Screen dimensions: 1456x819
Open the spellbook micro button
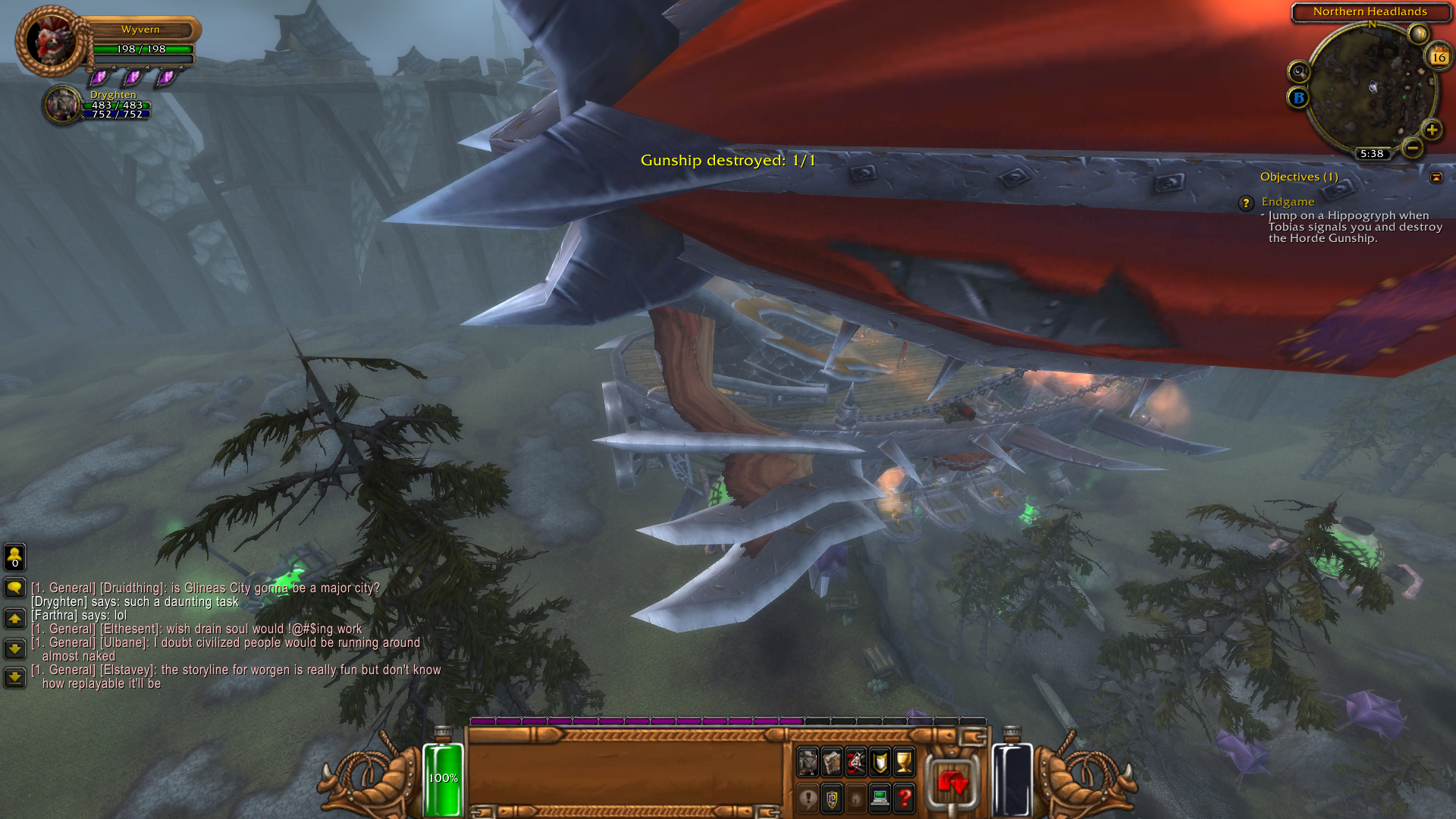[832, 762]
